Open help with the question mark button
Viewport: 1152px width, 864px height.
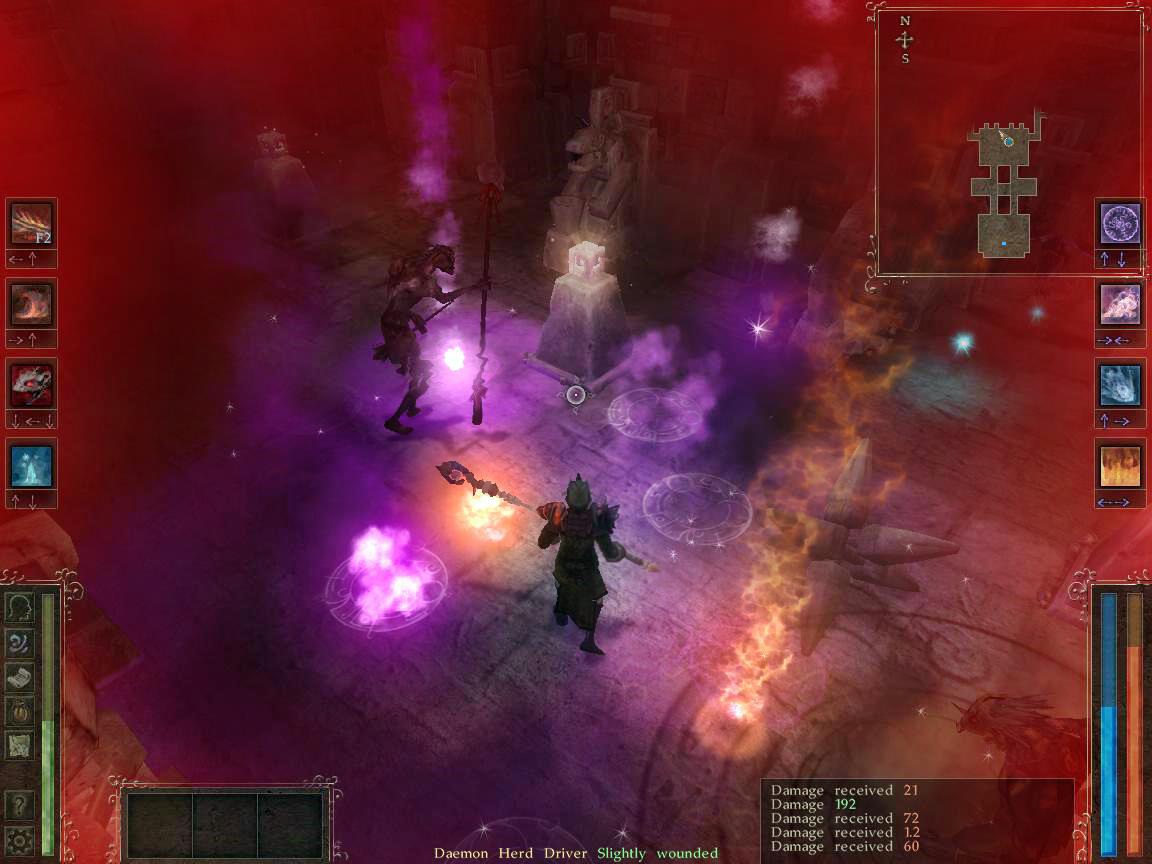pyautogui.click(x=19, y=804)
